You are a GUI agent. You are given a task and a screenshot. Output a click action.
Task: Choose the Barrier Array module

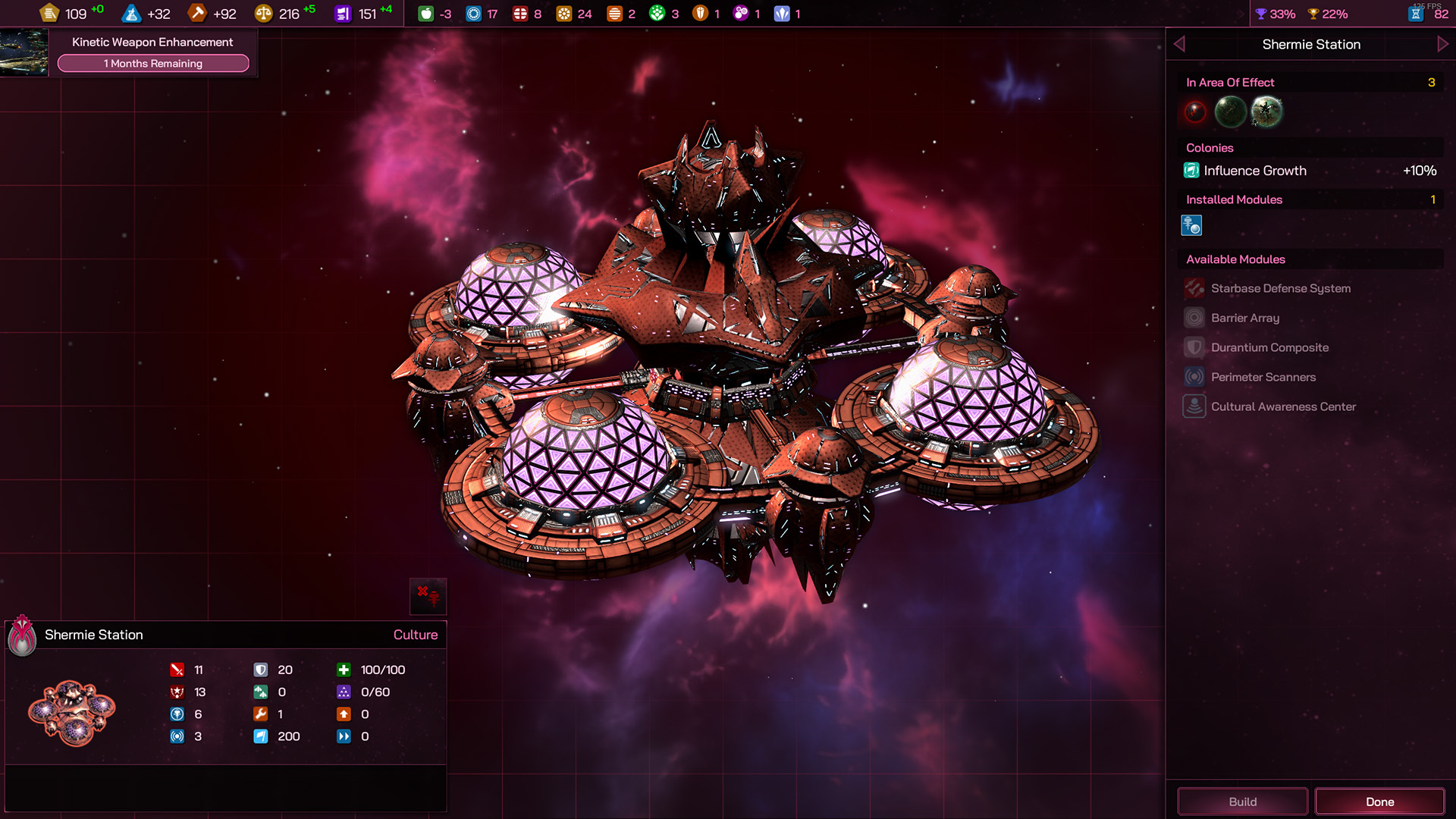pyautogui.click(x=1244, y=318)
